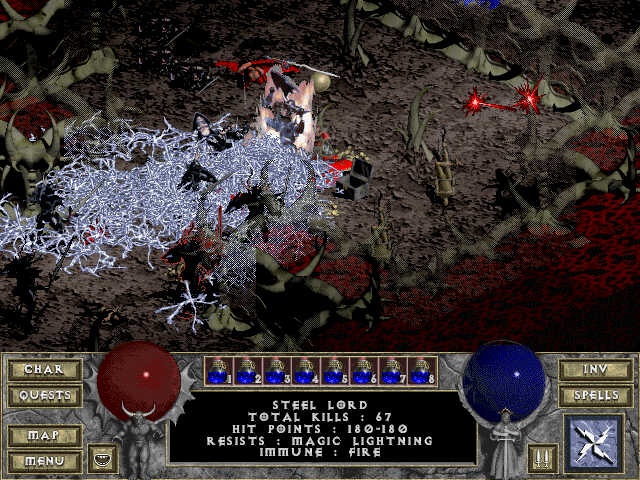This screenshot has width=640, height=480.
Task: Toggle the MAP button
Action: click(x=44, y=437)
